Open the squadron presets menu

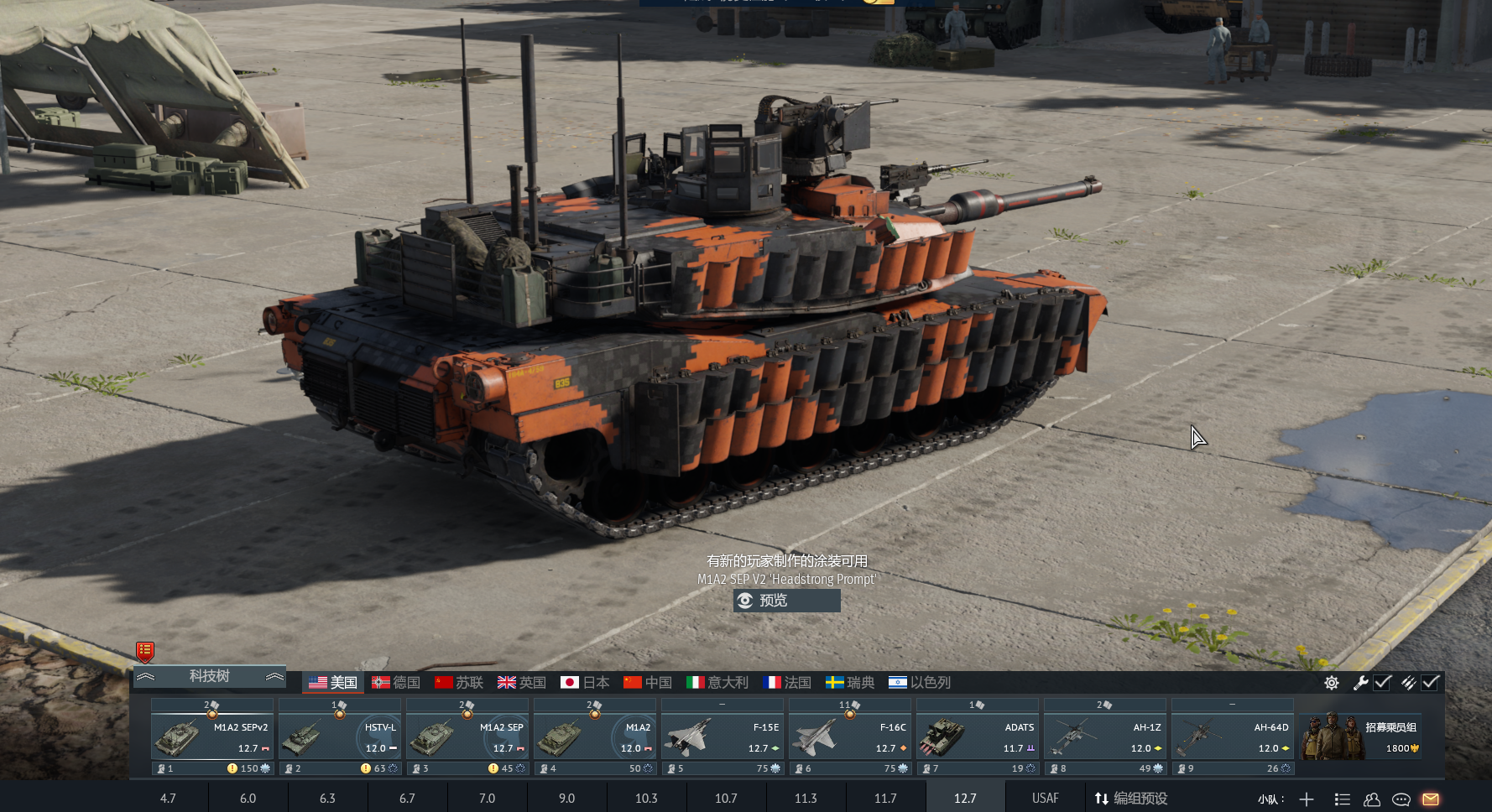1131,798
